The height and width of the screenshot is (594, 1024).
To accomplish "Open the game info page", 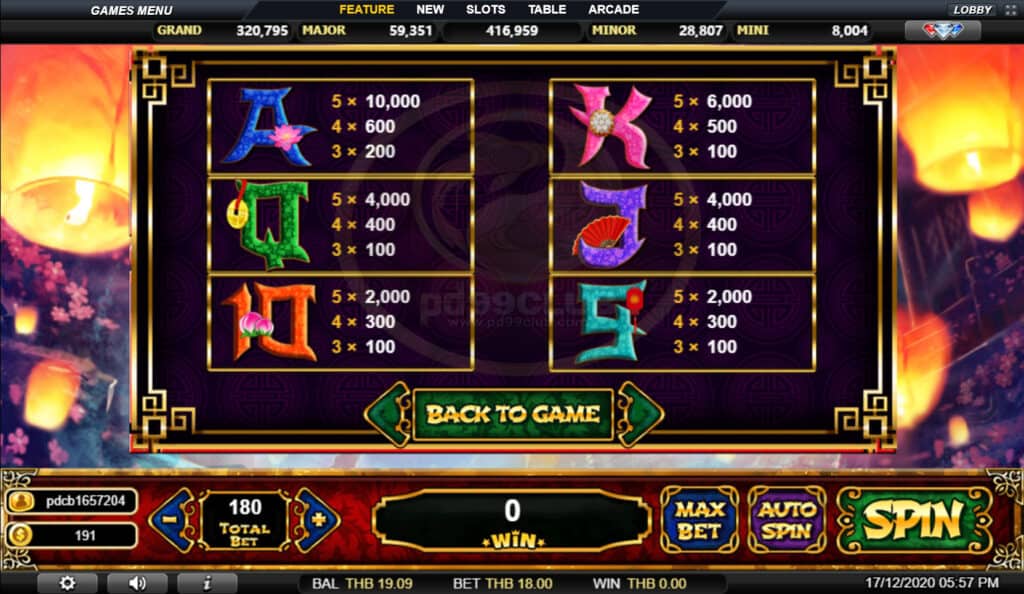I will 207,583.
